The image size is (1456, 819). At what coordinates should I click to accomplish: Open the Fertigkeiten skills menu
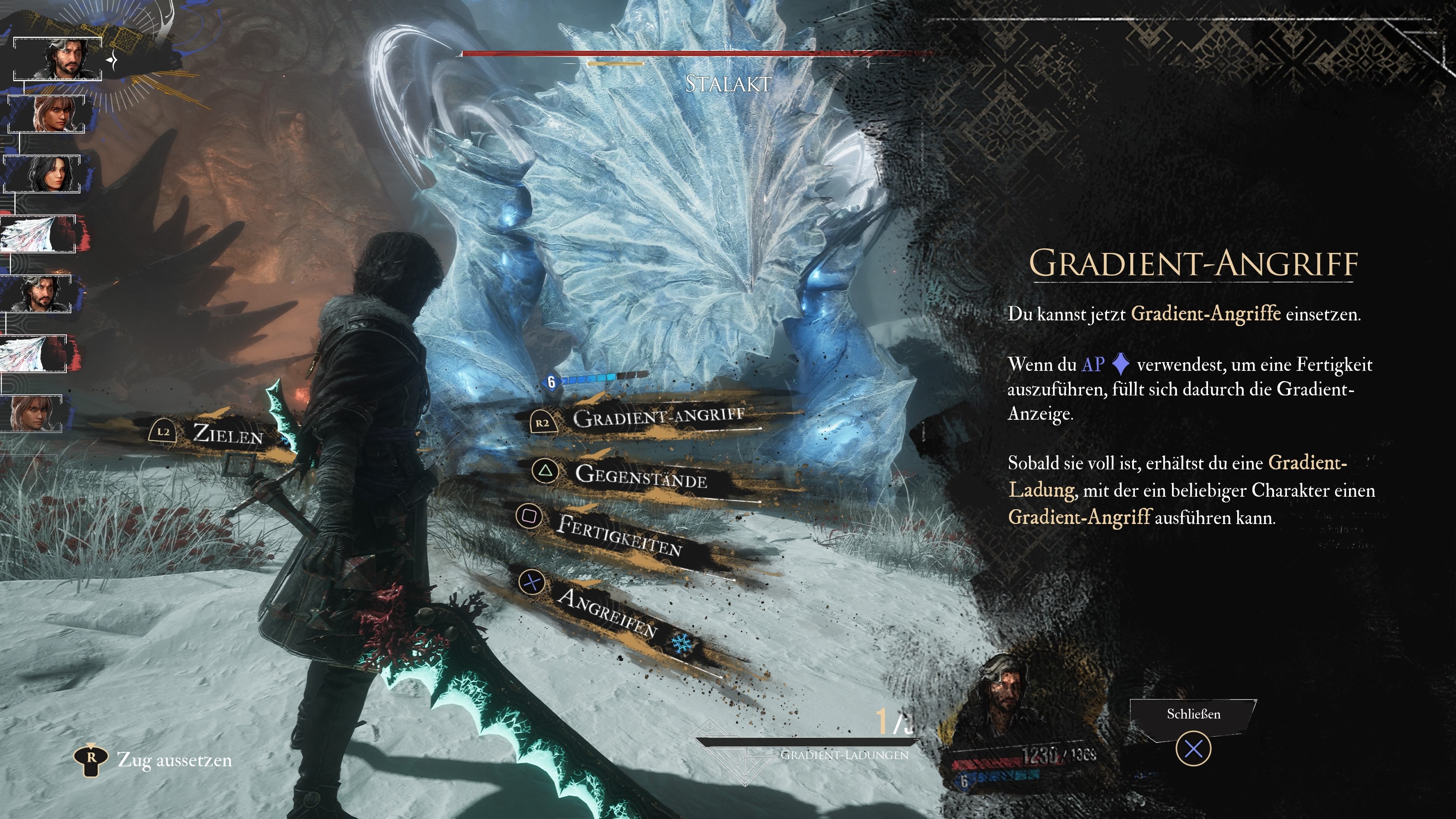618,533
